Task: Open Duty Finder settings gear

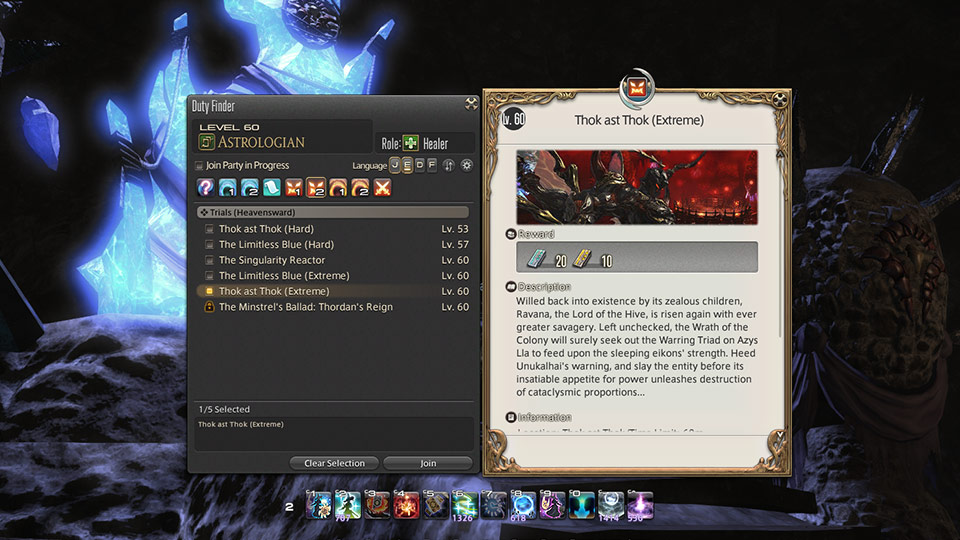Action: coord(465,166)
